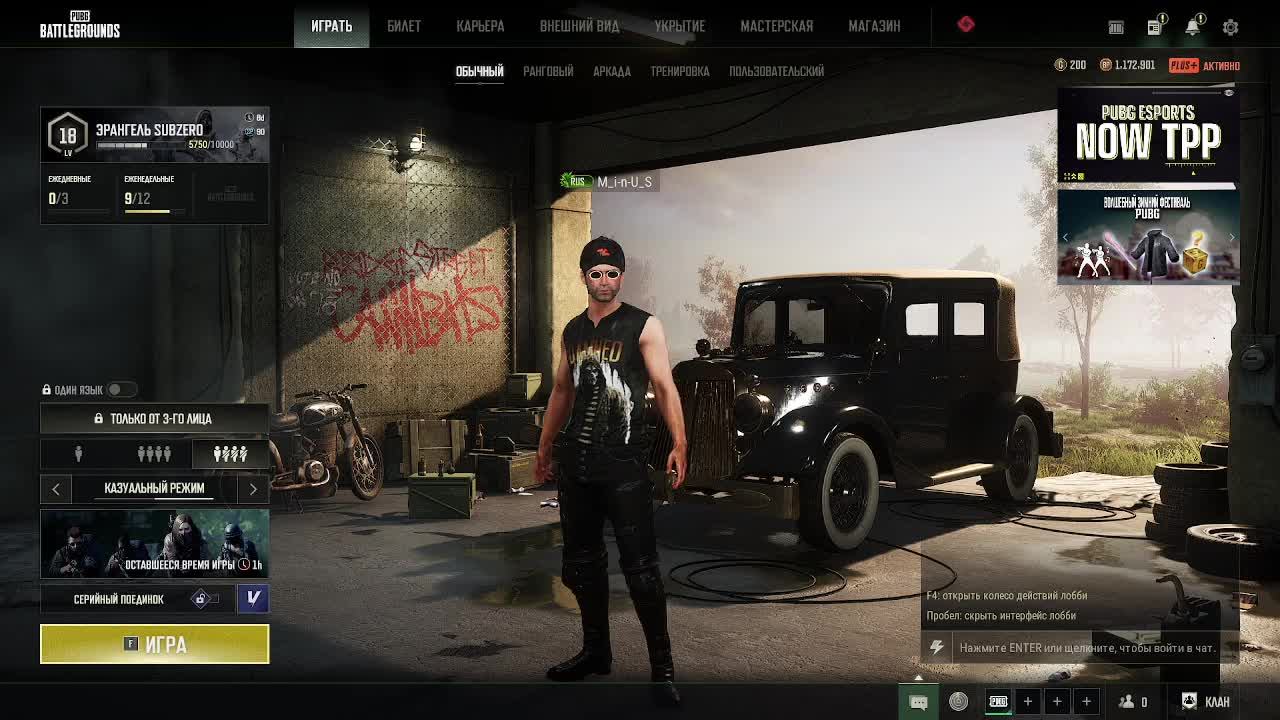Check notifications via the bell icon
1280x720 pixels.
click(x=1192, y=27)
